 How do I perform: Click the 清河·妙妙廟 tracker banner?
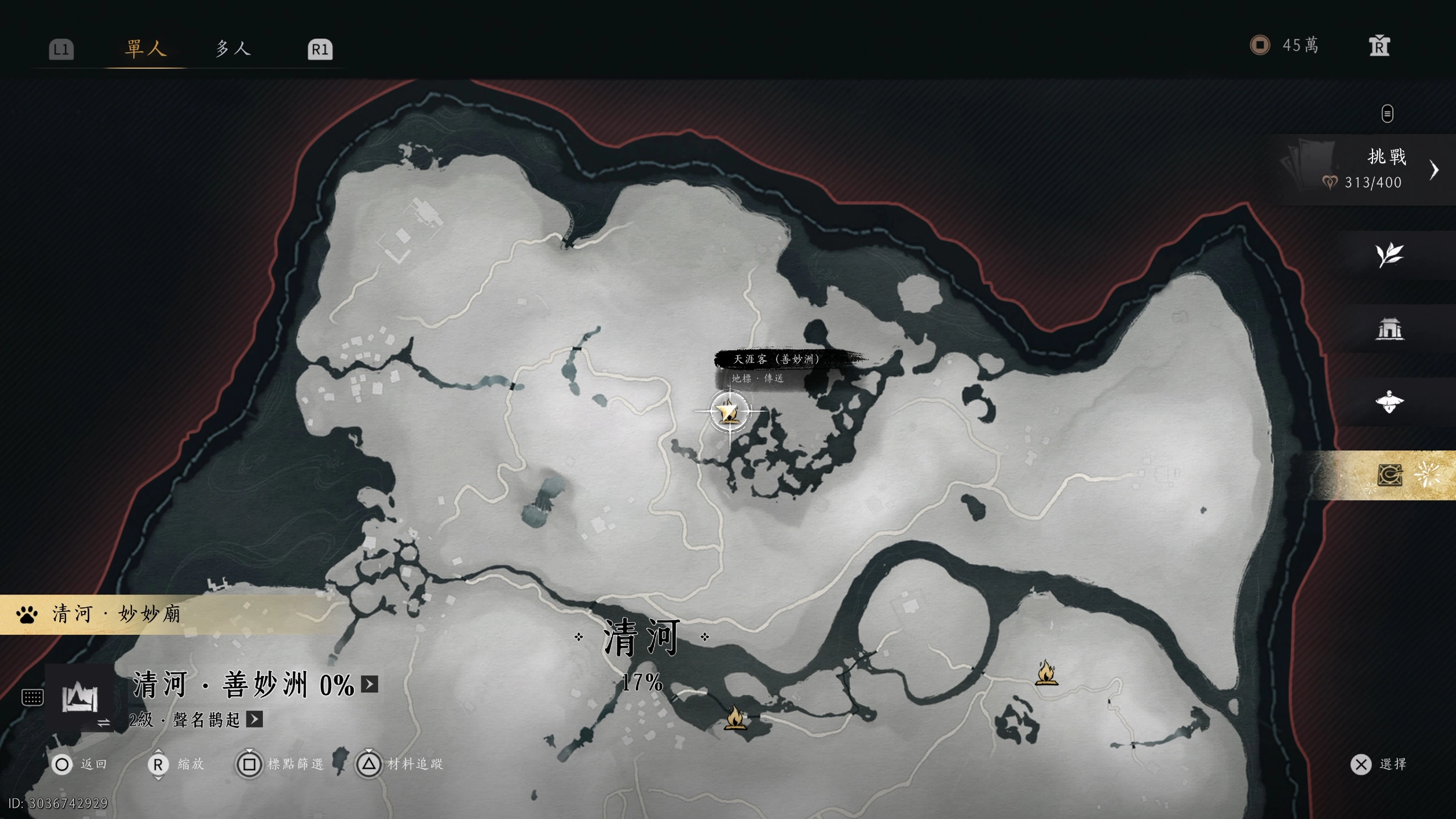117,614
